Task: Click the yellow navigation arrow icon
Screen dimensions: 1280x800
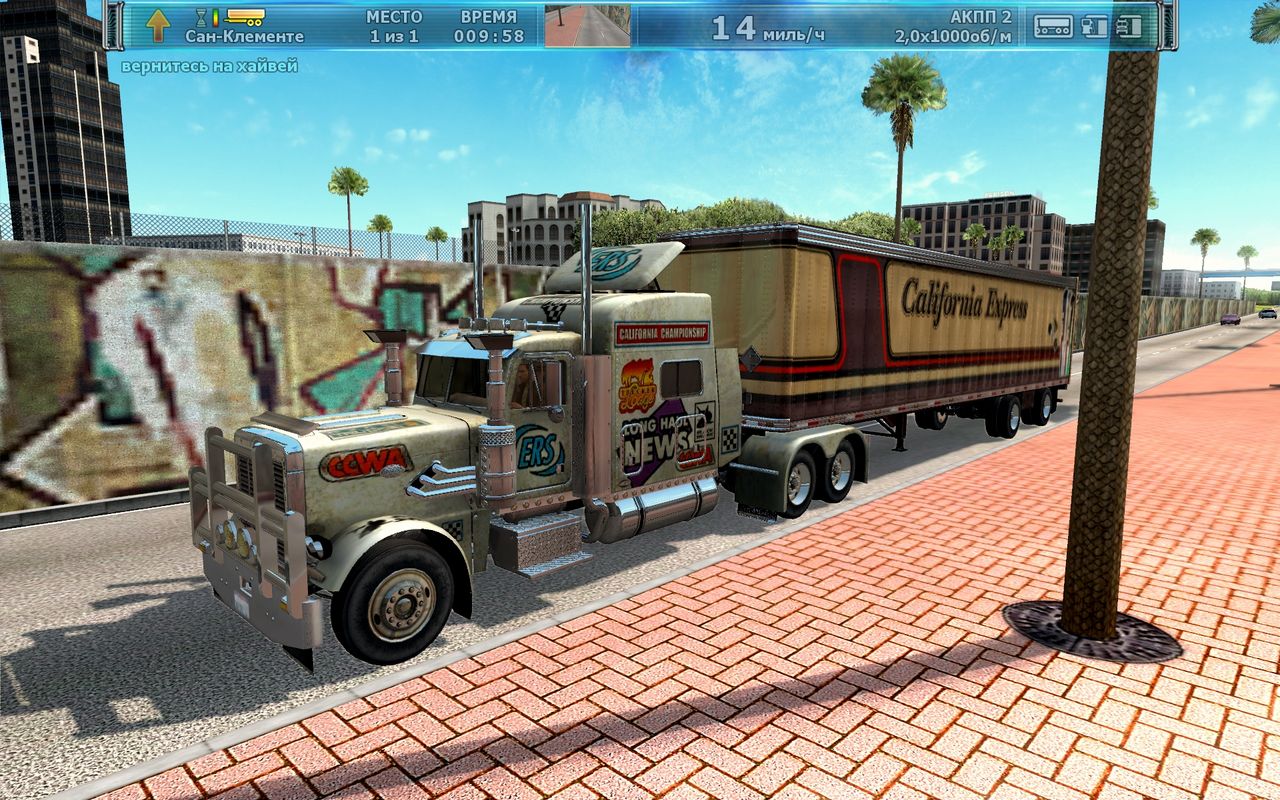Action: (x=158, y=25)
